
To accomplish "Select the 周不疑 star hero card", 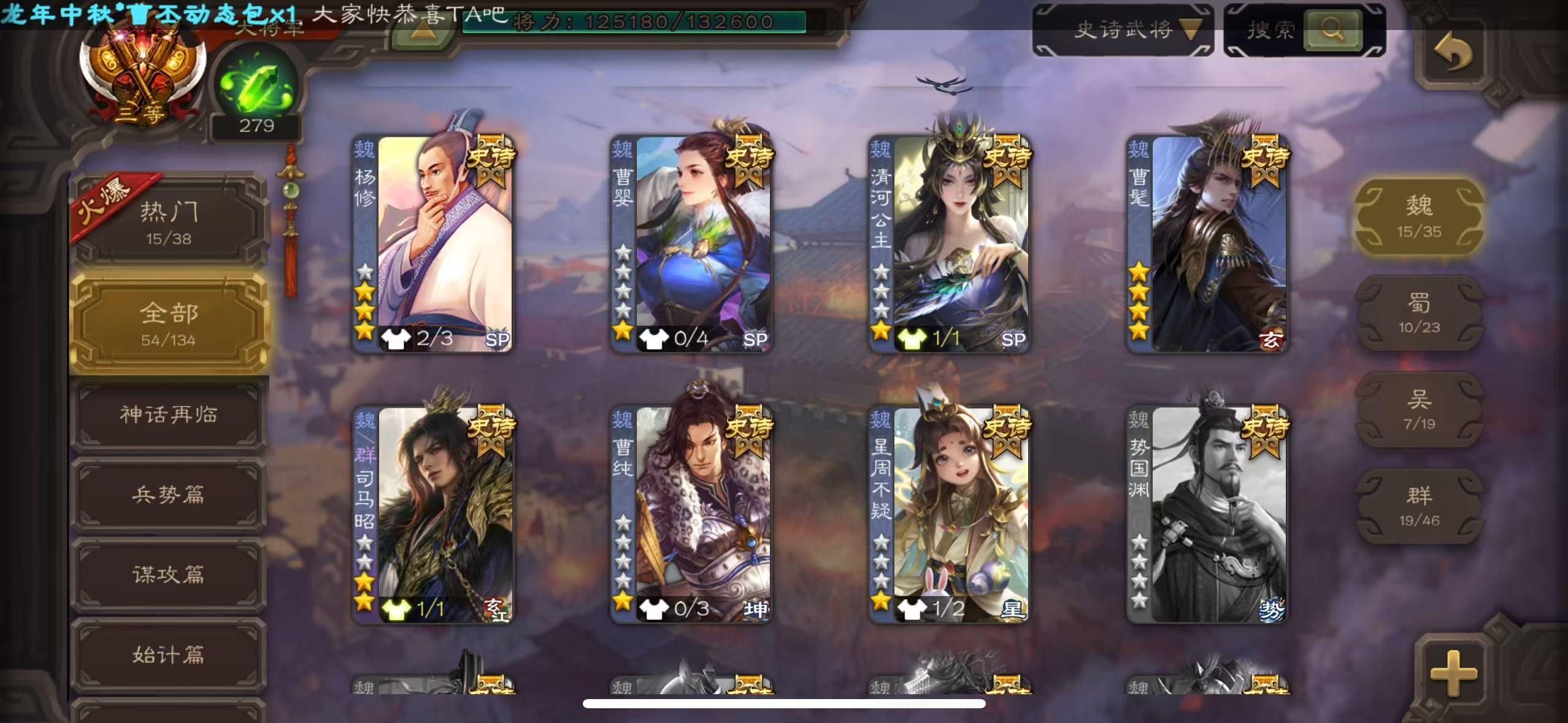I will [x=949, y=514].
